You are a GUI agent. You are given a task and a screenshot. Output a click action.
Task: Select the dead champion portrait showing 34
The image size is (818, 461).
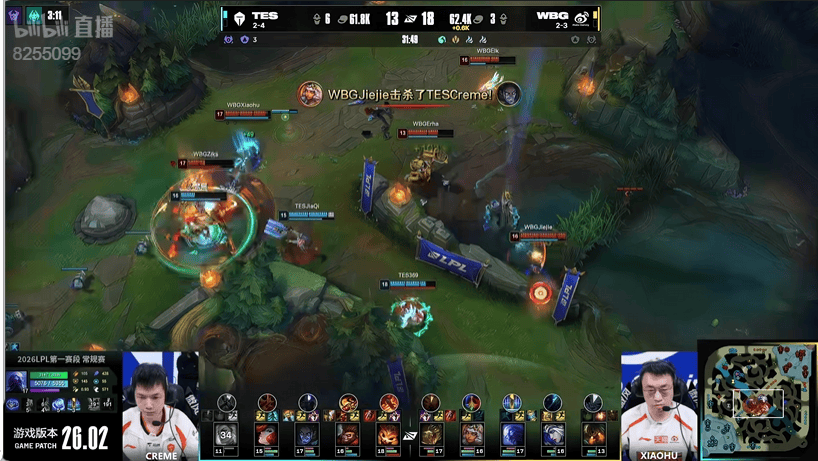227,434
